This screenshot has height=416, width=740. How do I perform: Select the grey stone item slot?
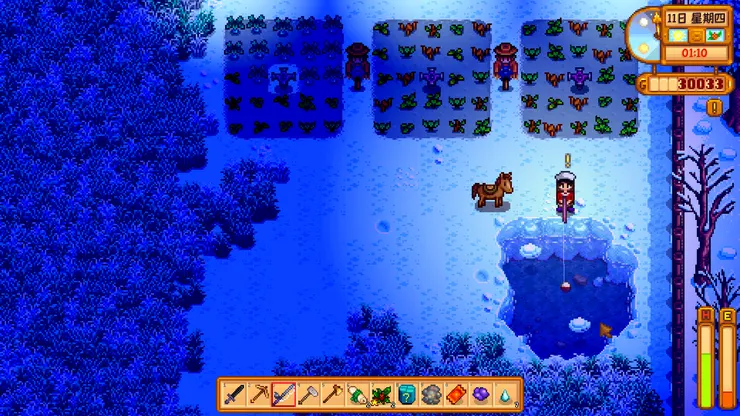coord(431,395)
